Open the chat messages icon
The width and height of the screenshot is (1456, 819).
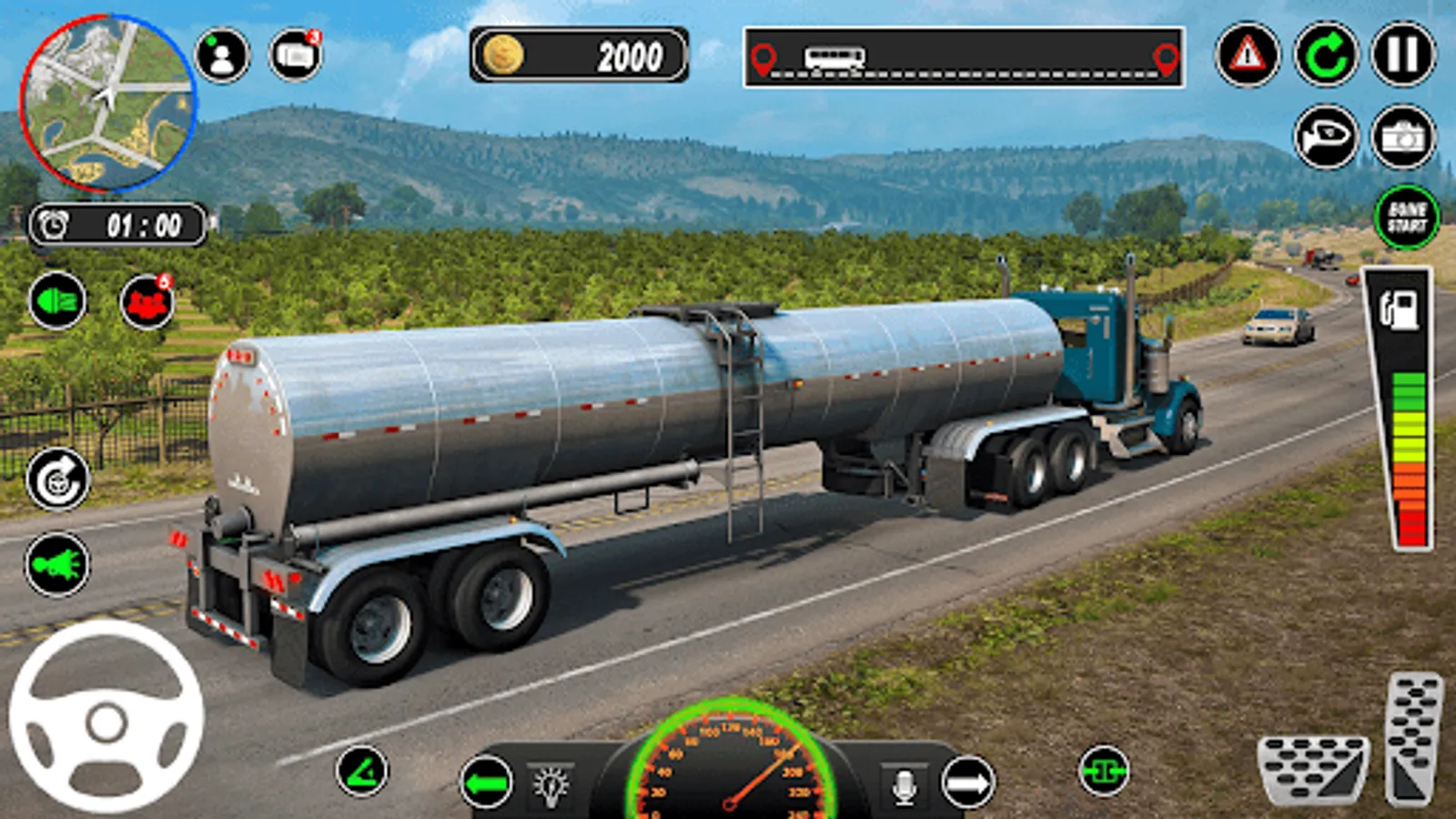[x=296, y=56]
